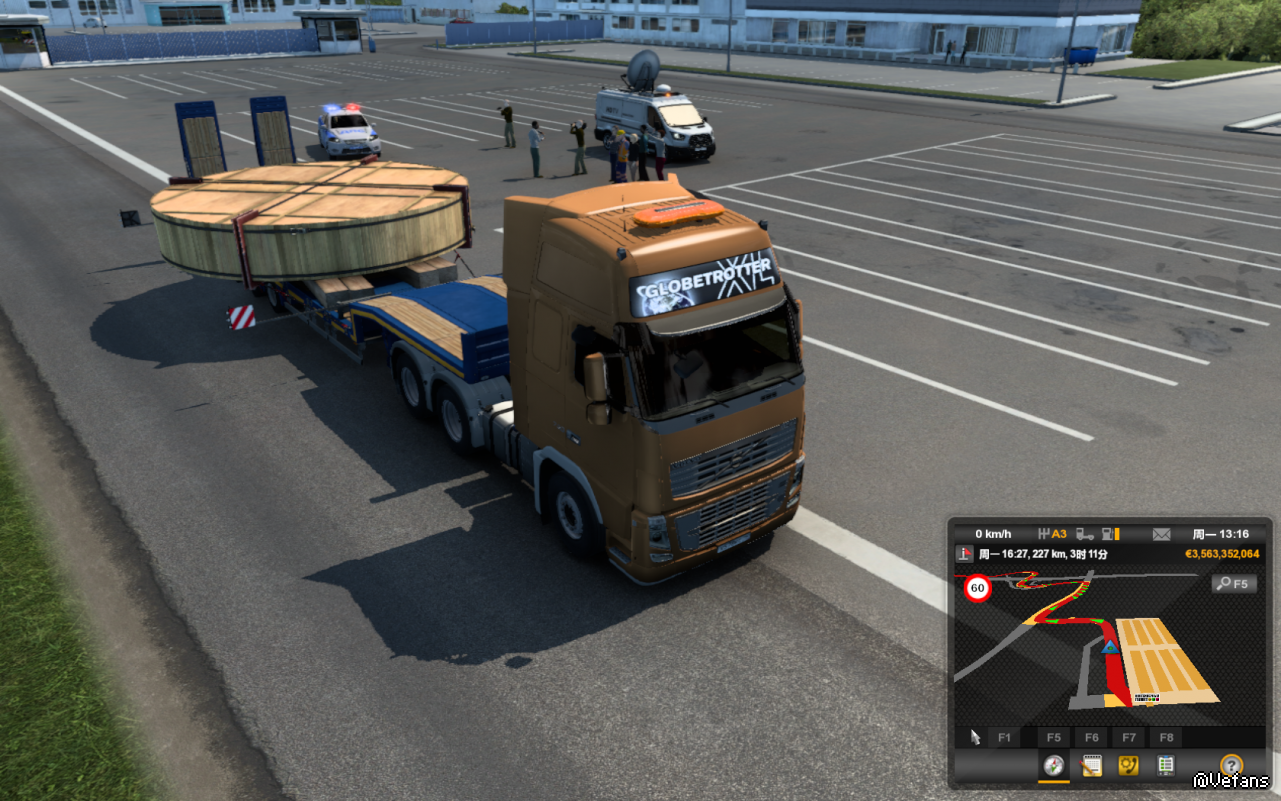Open the help question mark icon
Image resolution: width=1281 pixels, height=801 pixels.
coord(1231,766)
